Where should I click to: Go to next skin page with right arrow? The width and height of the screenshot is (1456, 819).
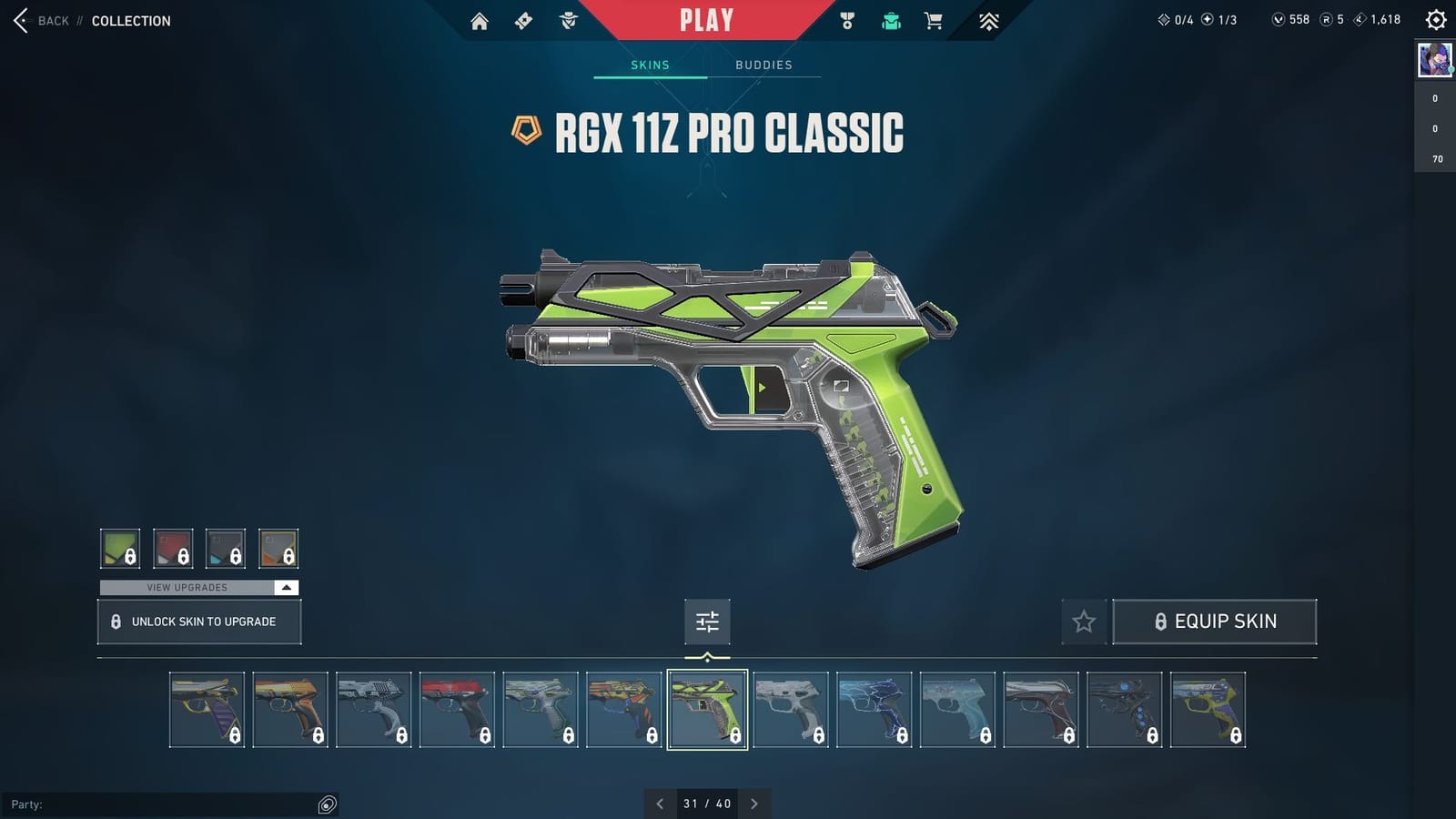pyautogui.click(x=754, y=804)
